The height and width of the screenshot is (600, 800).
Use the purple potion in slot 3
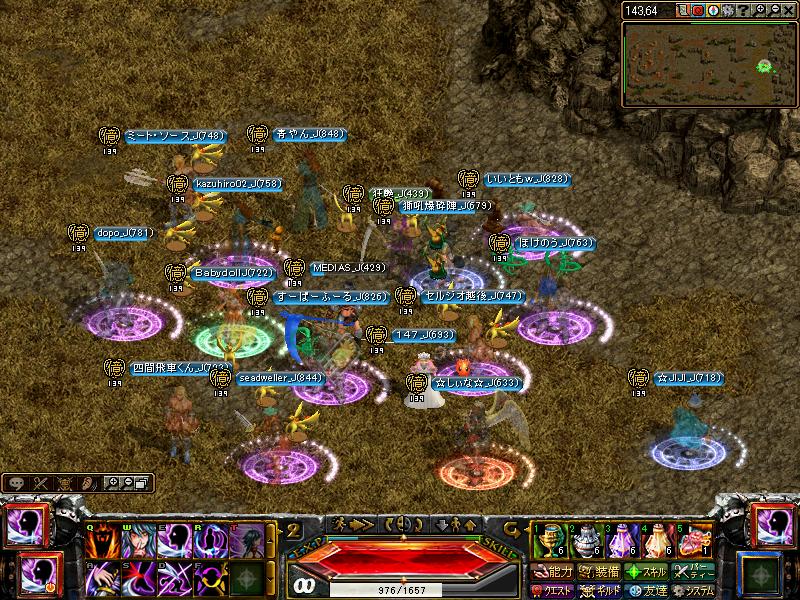coord(620,540)
